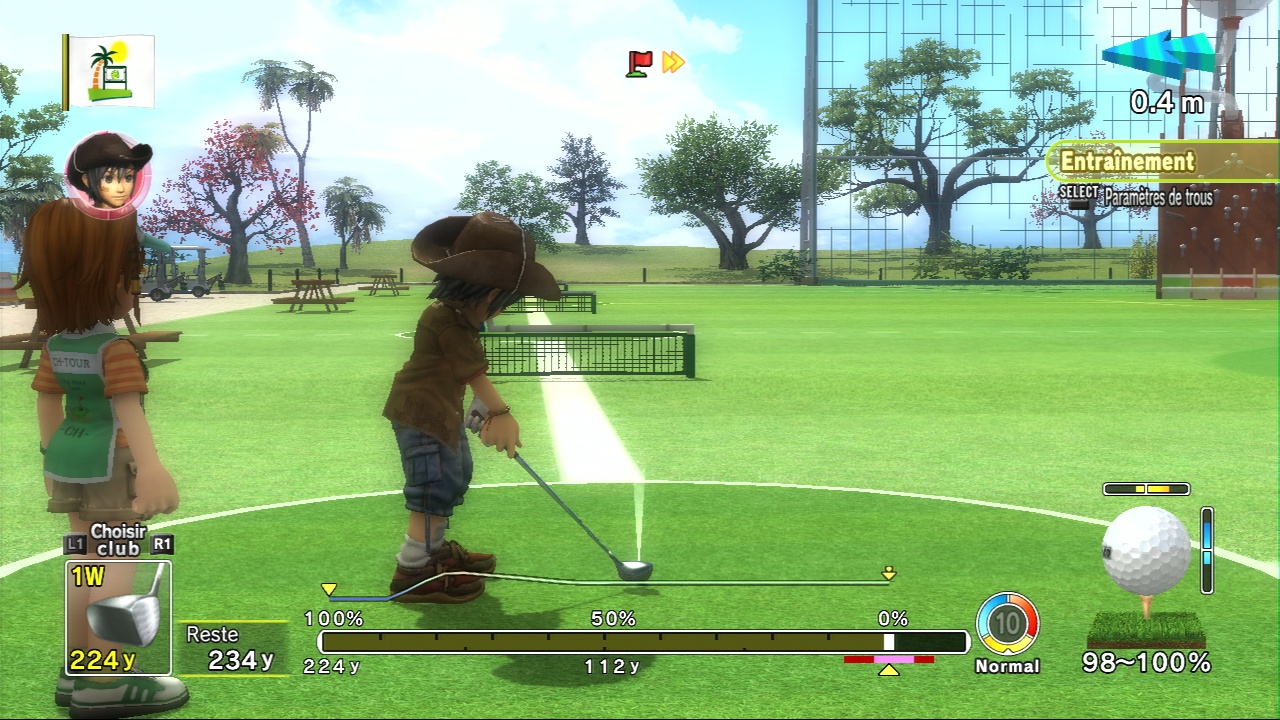Screen dimensions: 1280x720
Task: Open Paramètres de trous option
Action: click(1157, 198)
